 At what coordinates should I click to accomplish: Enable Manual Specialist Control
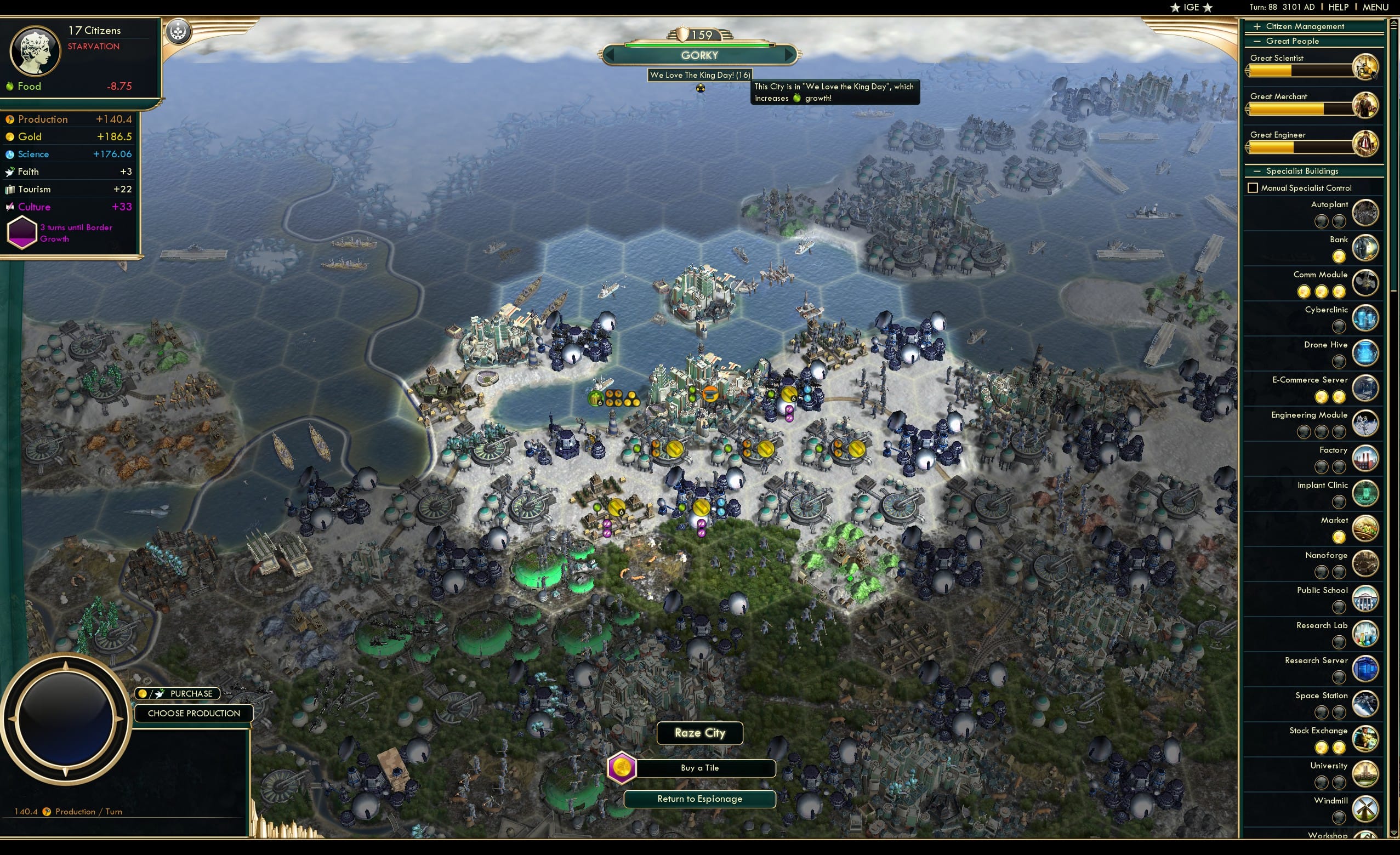click(1254, 187)
